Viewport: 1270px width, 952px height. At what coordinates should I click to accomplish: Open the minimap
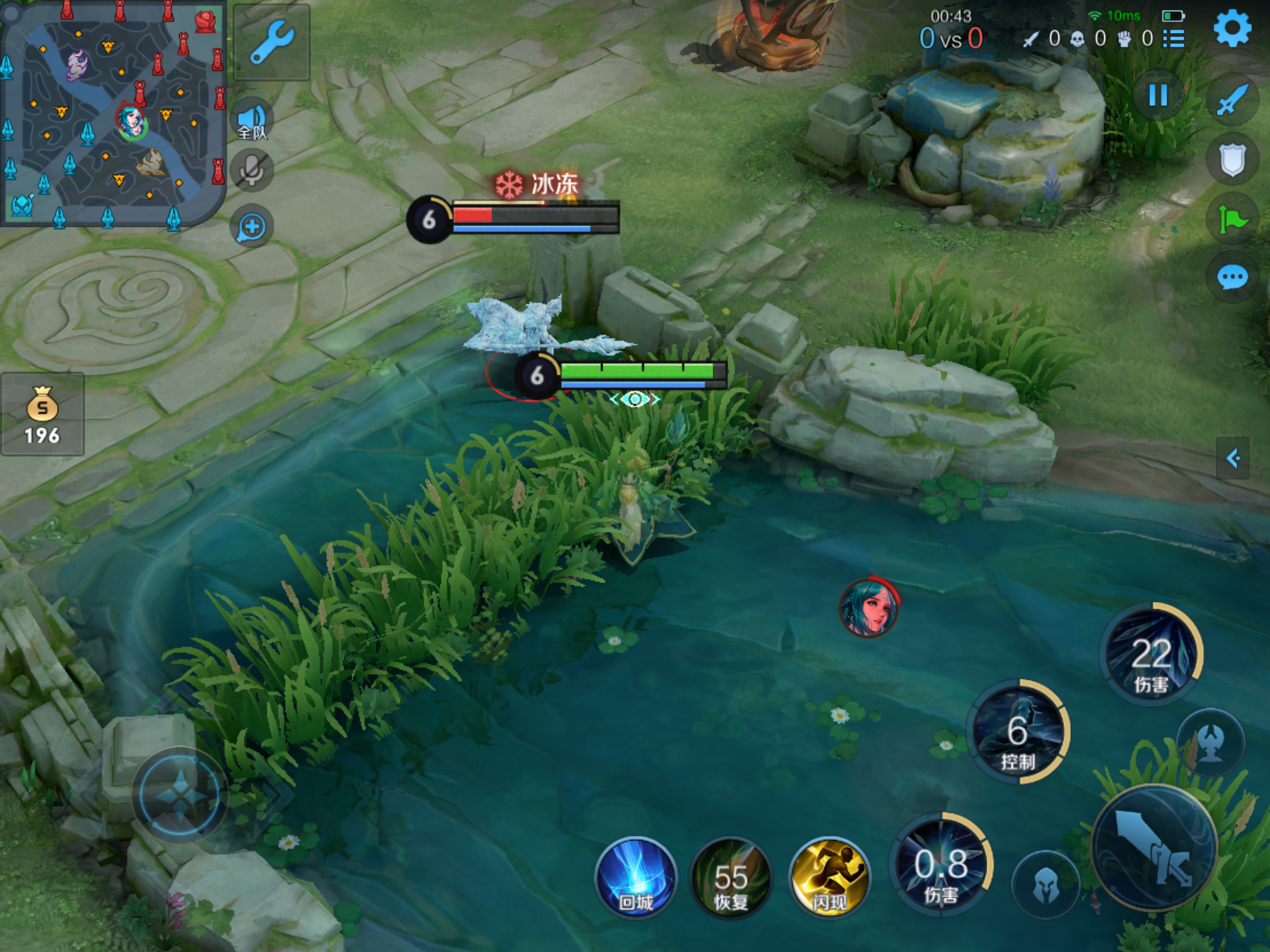pos(113,113)
